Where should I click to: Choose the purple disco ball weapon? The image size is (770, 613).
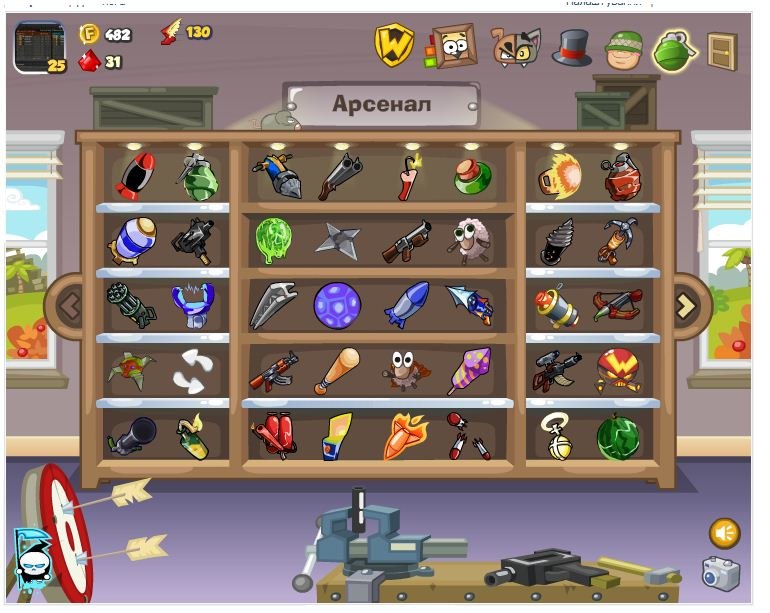point(337,305)
